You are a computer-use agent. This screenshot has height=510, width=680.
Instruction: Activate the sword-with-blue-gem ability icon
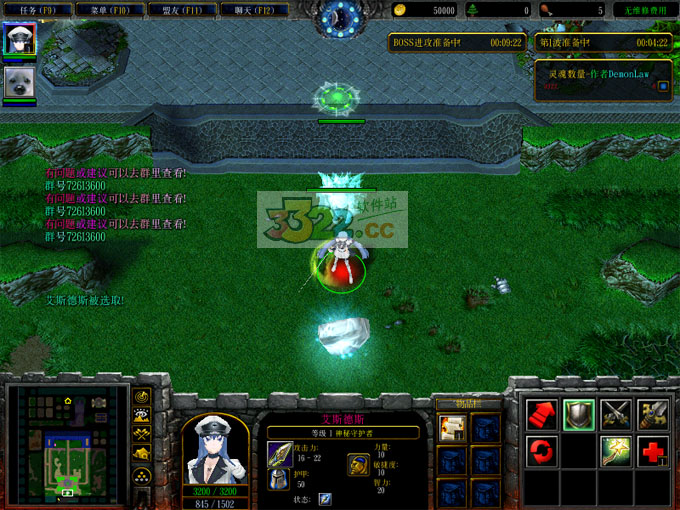655,413
